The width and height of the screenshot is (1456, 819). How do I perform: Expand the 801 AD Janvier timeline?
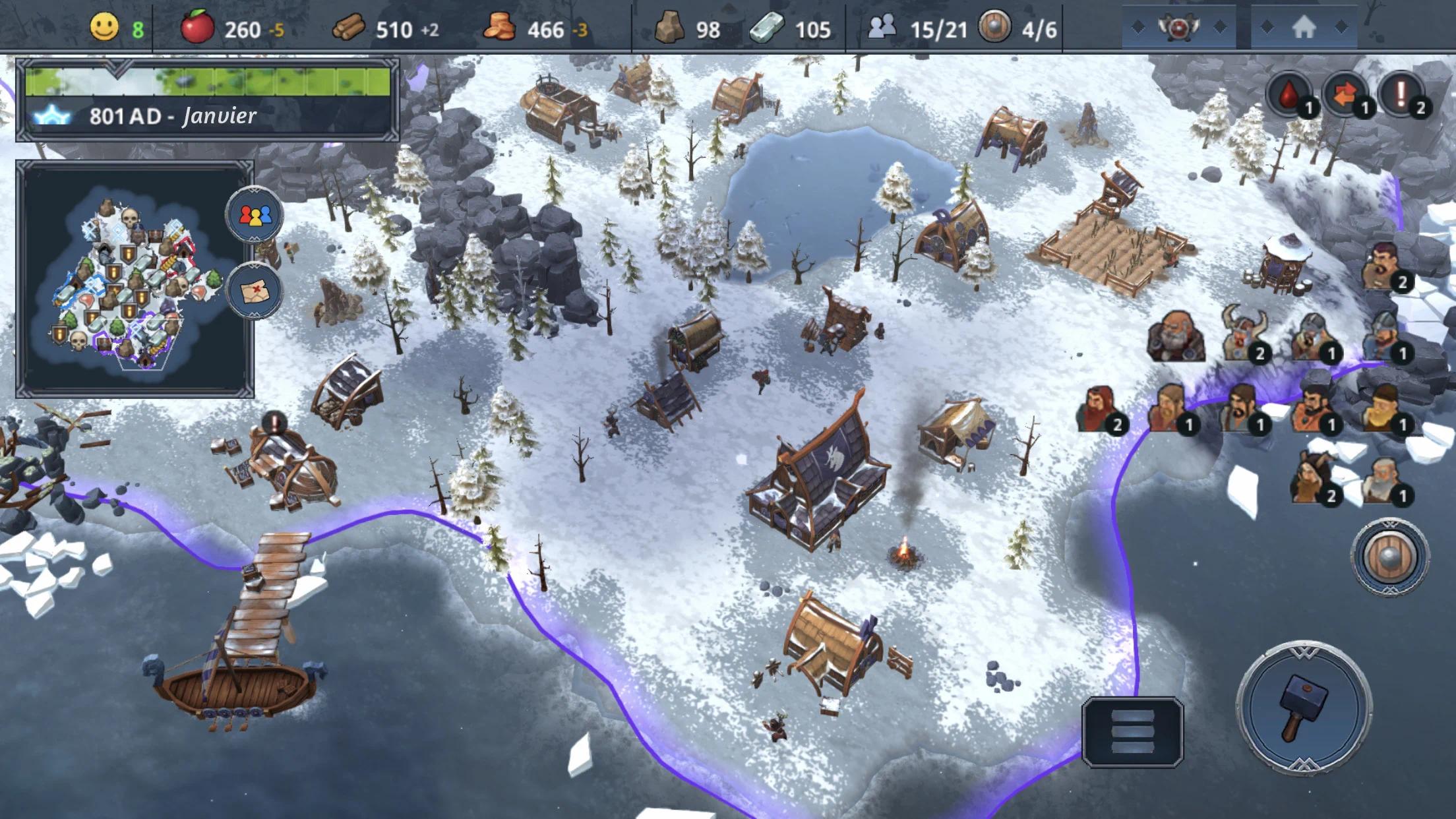171,116
